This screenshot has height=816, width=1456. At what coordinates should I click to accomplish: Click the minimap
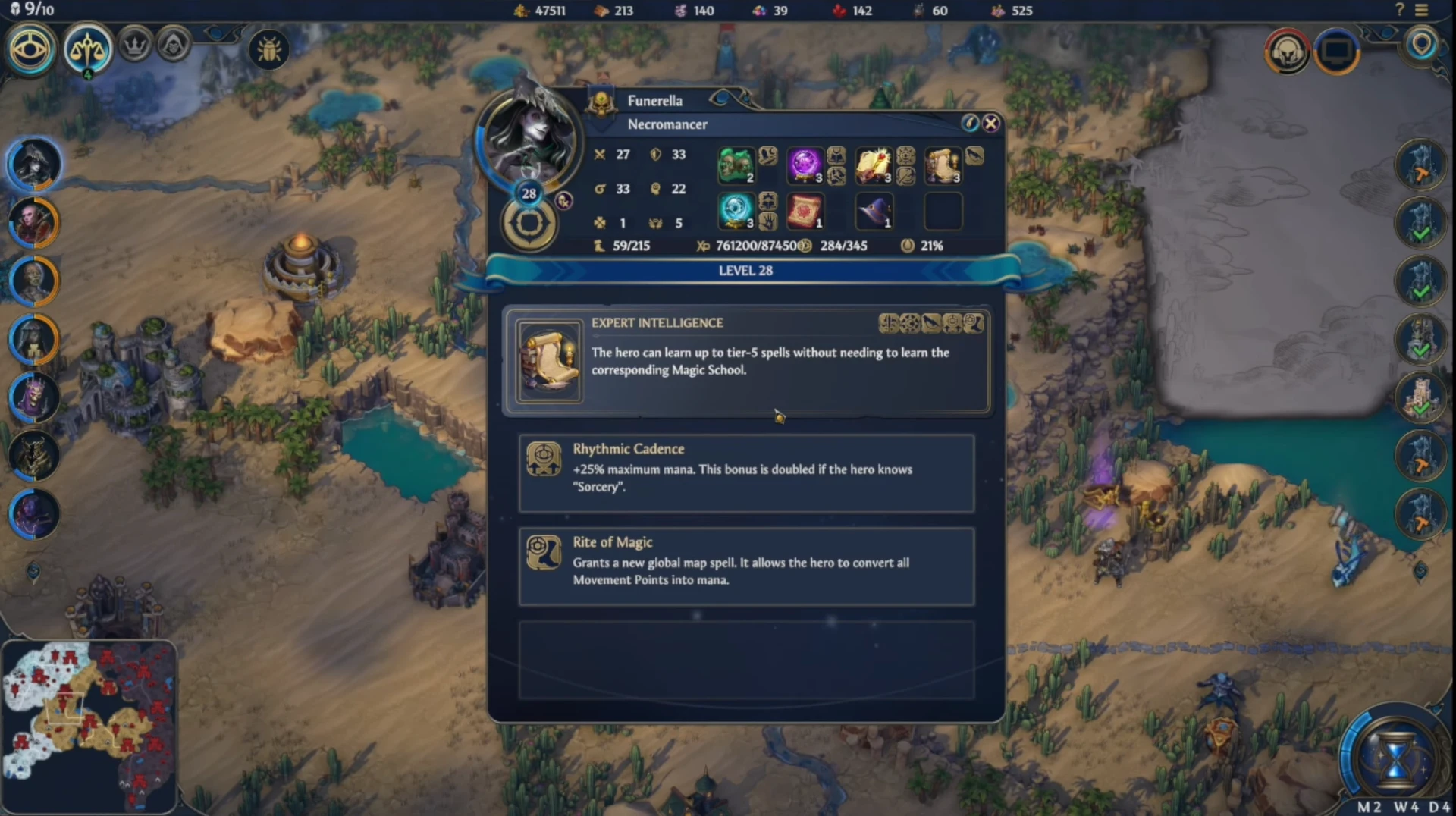coord(89,725)
